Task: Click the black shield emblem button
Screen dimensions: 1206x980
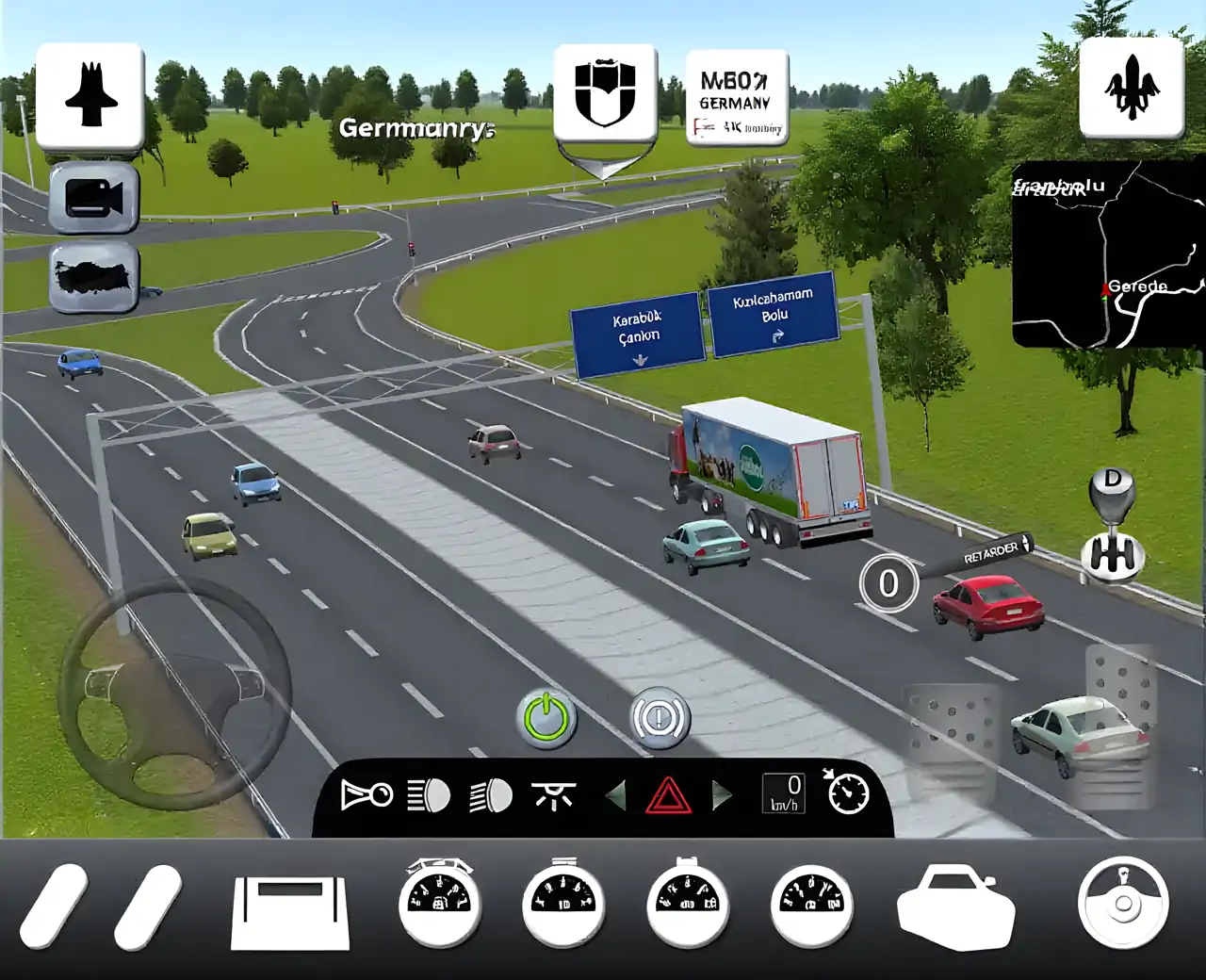Action: coord(605,94)
